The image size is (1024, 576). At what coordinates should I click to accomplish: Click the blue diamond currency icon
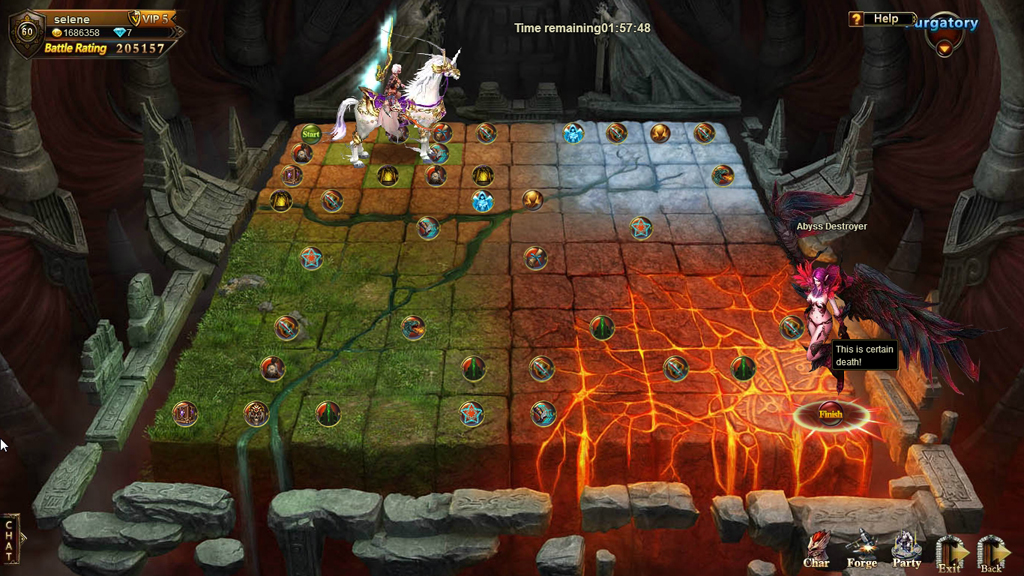pyautogui.click(x=120, y=33)
